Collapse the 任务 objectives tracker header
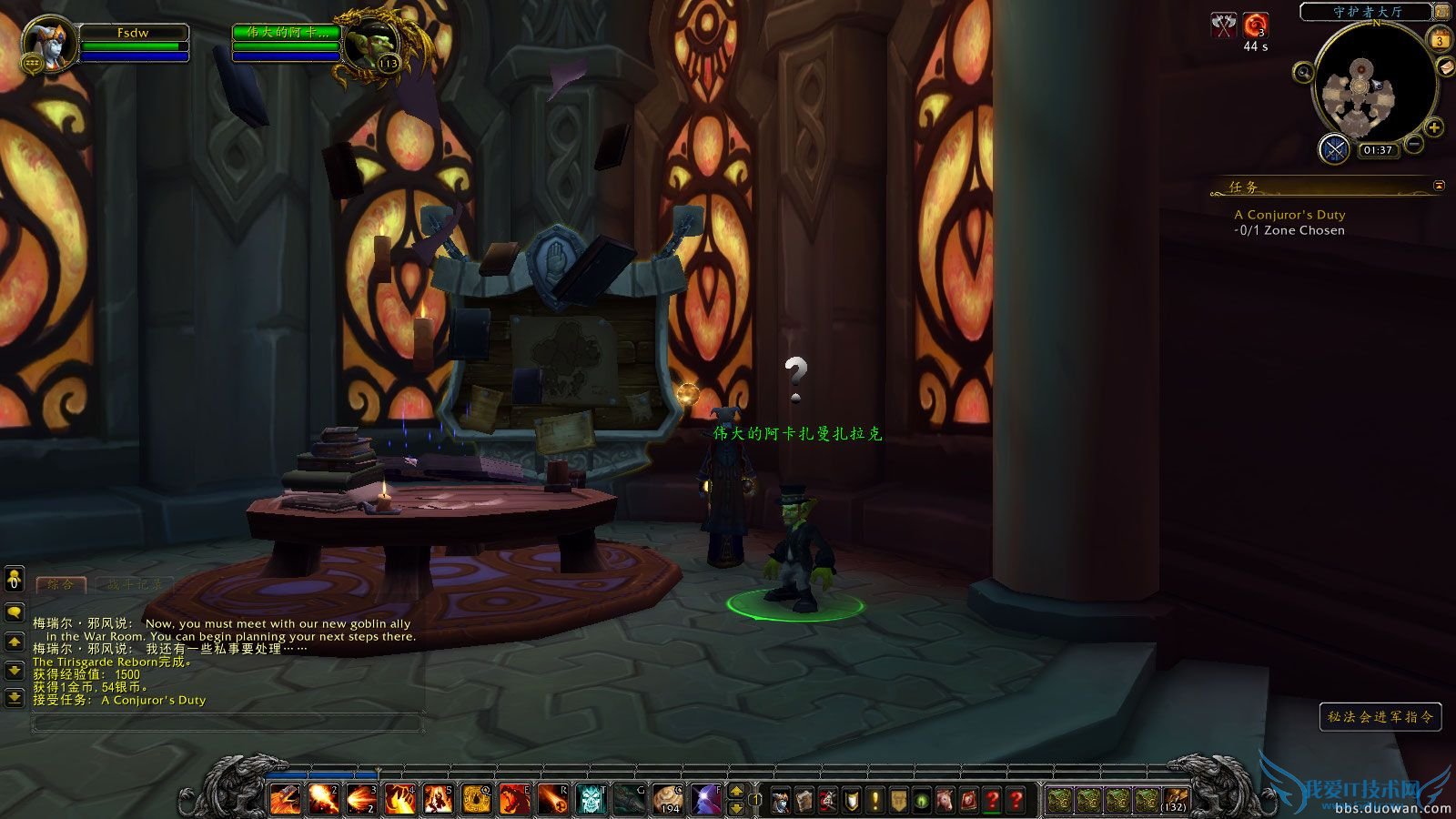 (x=1440, y=185)
